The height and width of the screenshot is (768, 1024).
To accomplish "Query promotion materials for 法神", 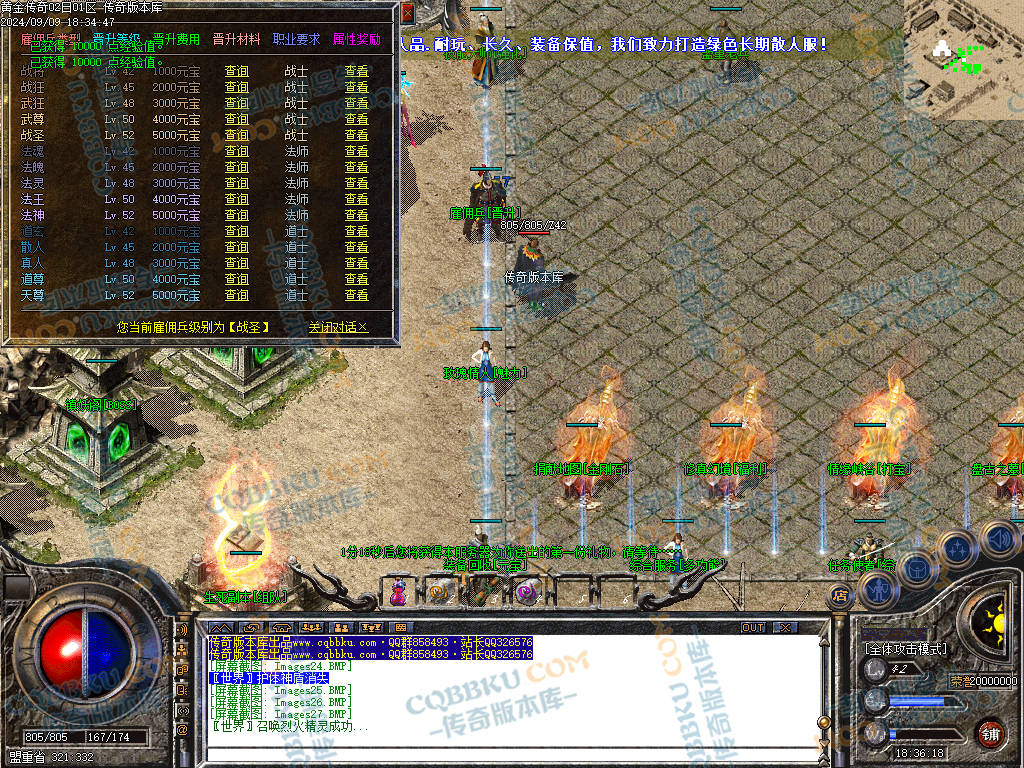I will click(x=237, y=215).
